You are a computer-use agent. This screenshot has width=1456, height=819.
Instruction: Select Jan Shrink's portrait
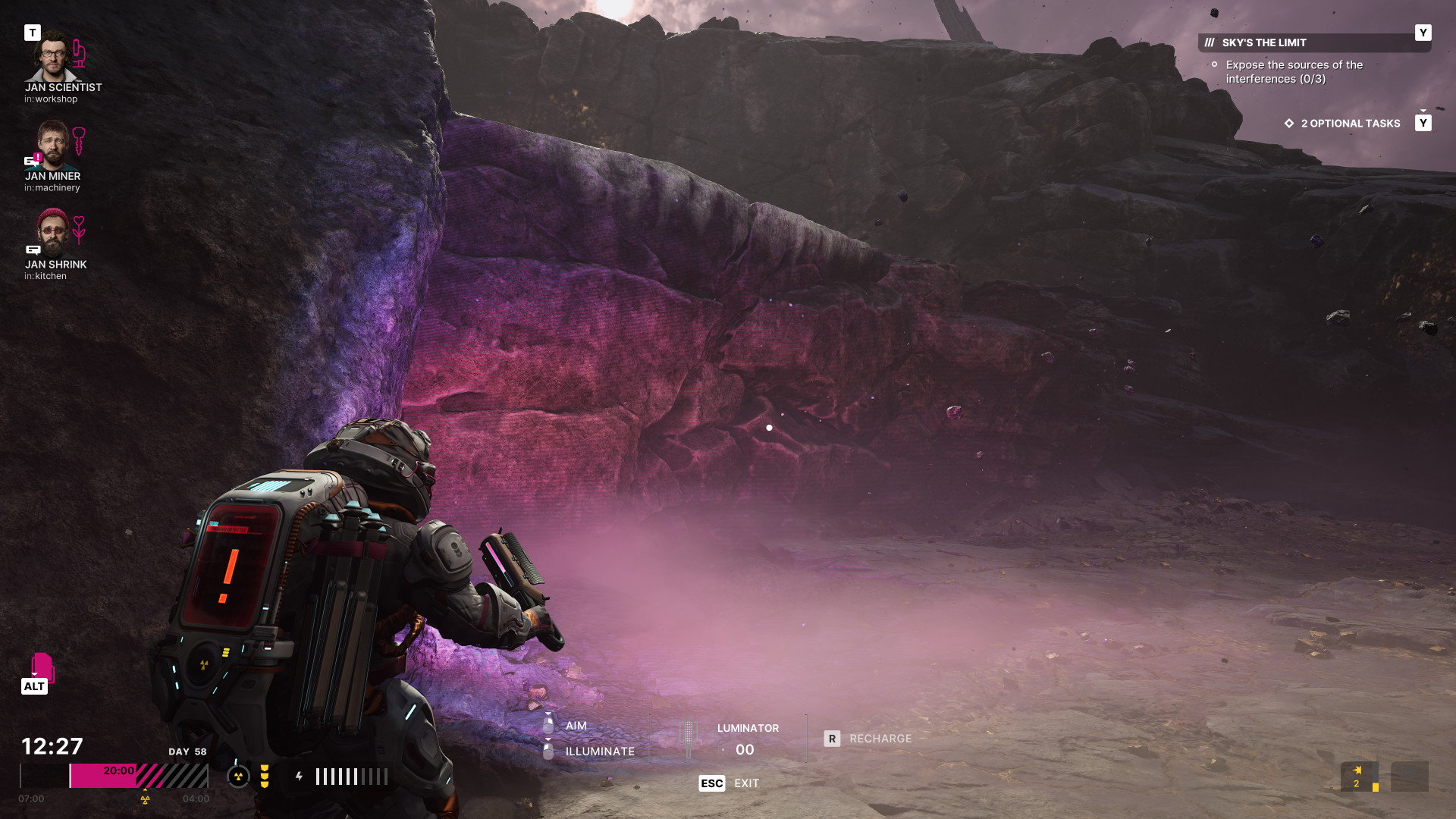[x=52, y=234]
